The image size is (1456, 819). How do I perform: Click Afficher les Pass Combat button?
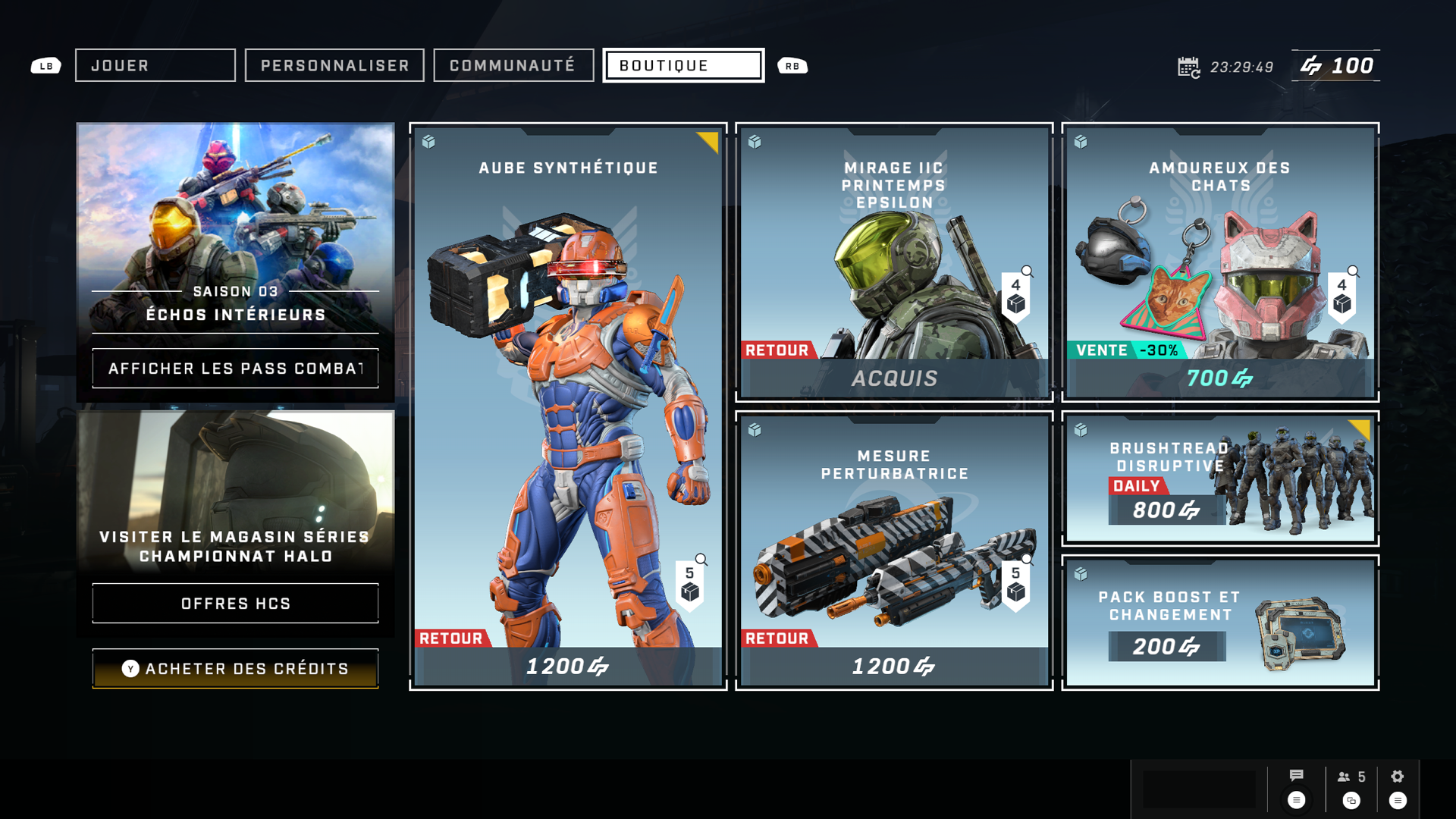[235, 369]
